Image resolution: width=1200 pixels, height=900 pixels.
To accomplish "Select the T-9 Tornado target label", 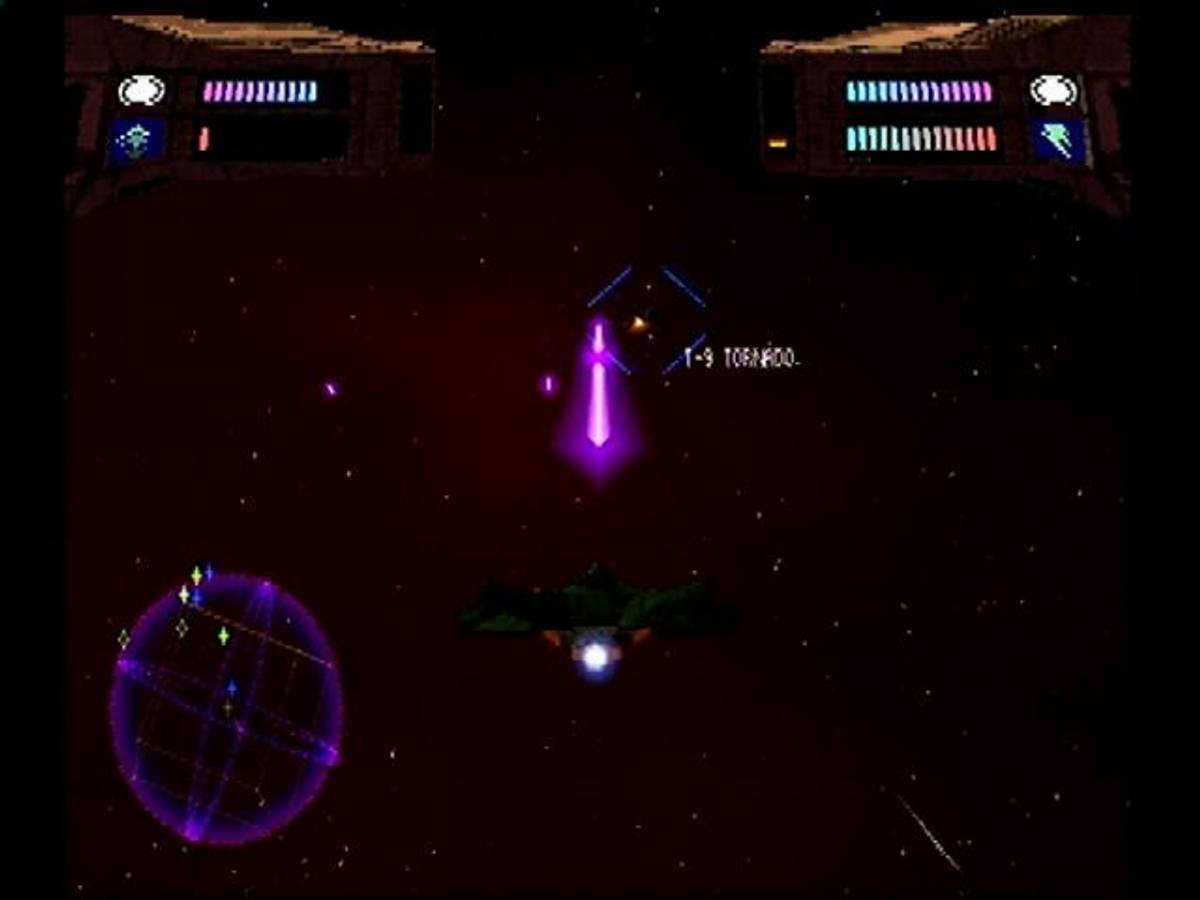I will click(x=741, y=358).
